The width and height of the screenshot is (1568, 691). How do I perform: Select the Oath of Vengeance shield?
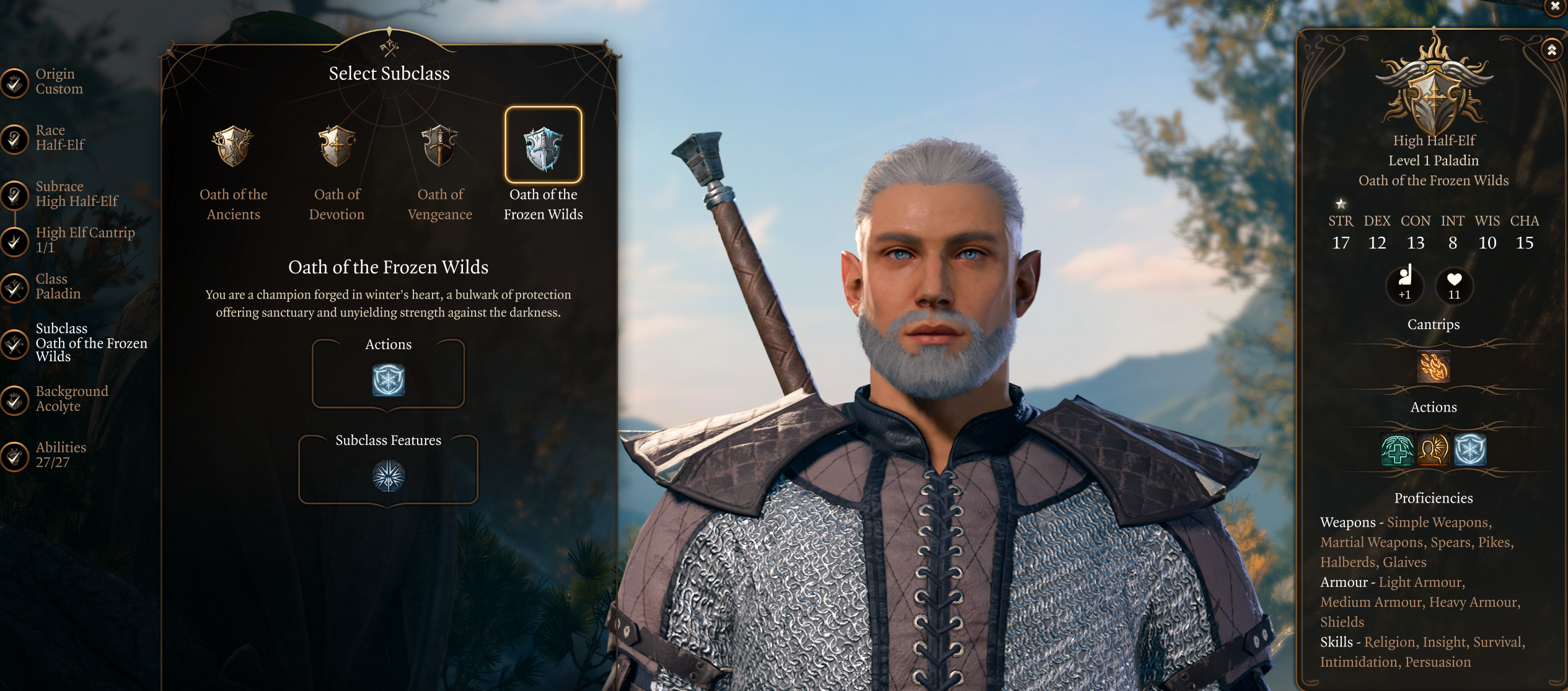[439, 146]
